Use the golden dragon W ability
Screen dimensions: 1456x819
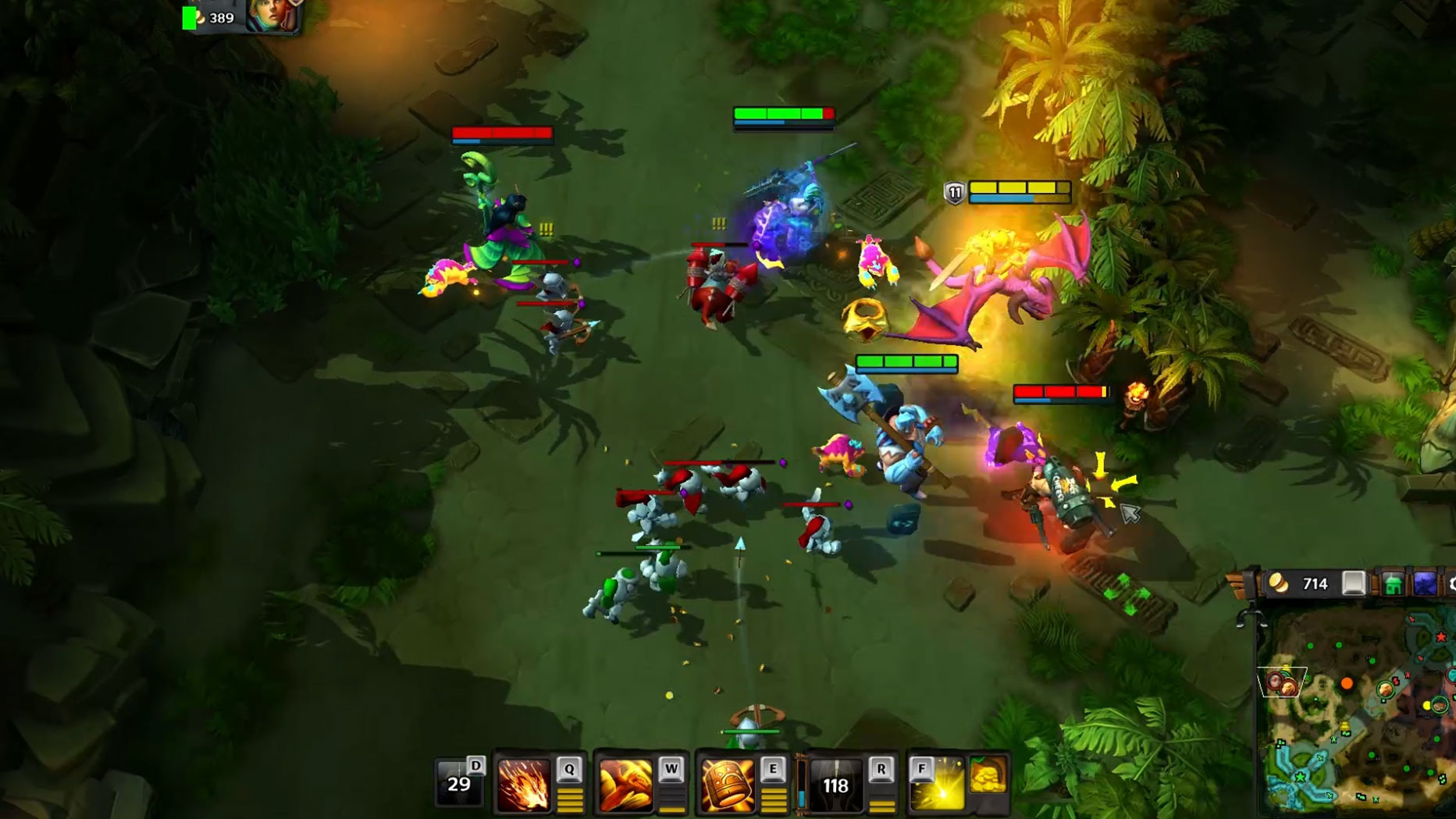(x=625, y=785)
